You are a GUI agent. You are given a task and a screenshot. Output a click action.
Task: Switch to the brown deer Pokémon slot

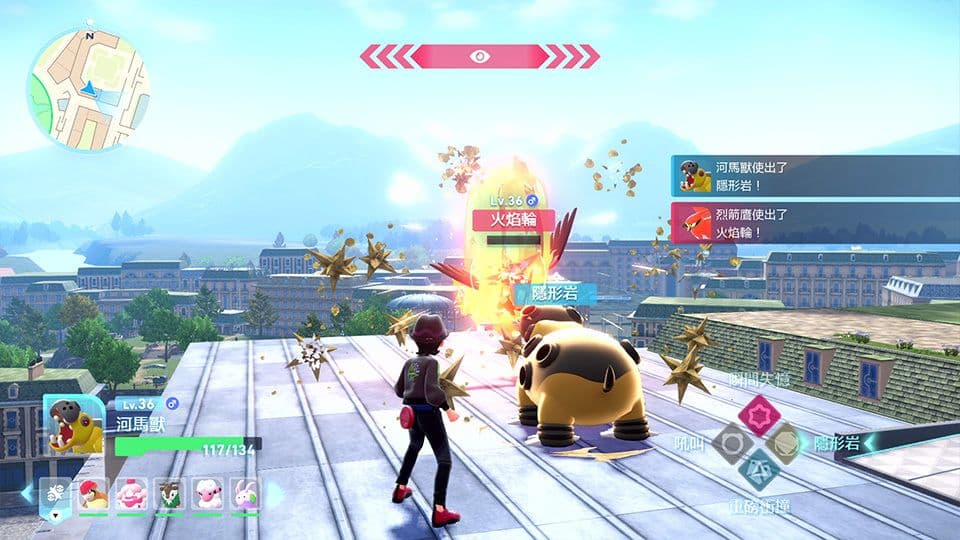pyautogui.click(x=169, y=494)
